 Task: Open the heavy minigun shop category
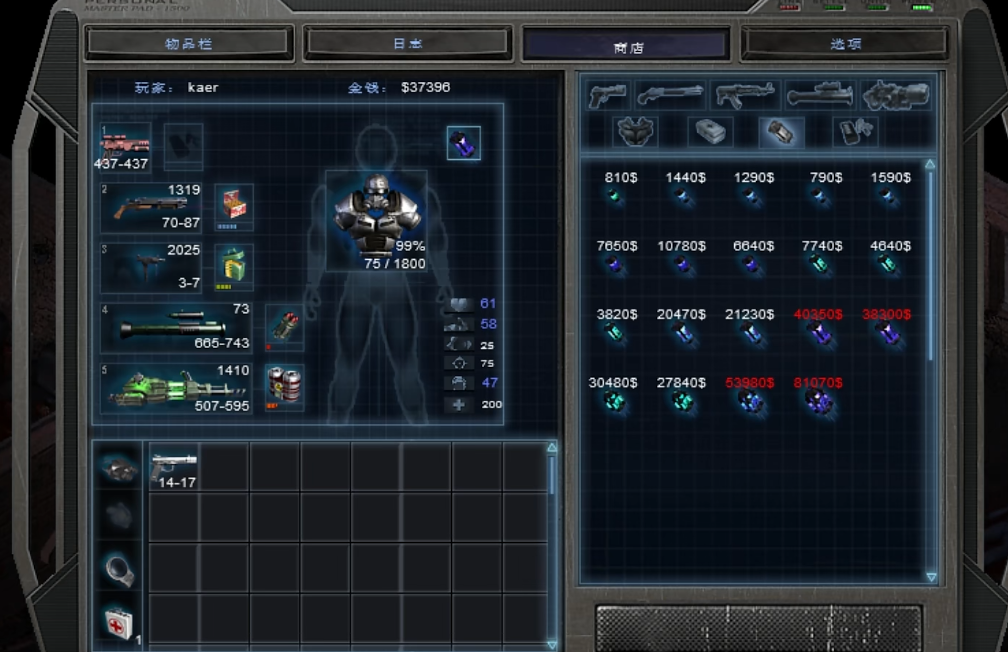tap(896, 96)
